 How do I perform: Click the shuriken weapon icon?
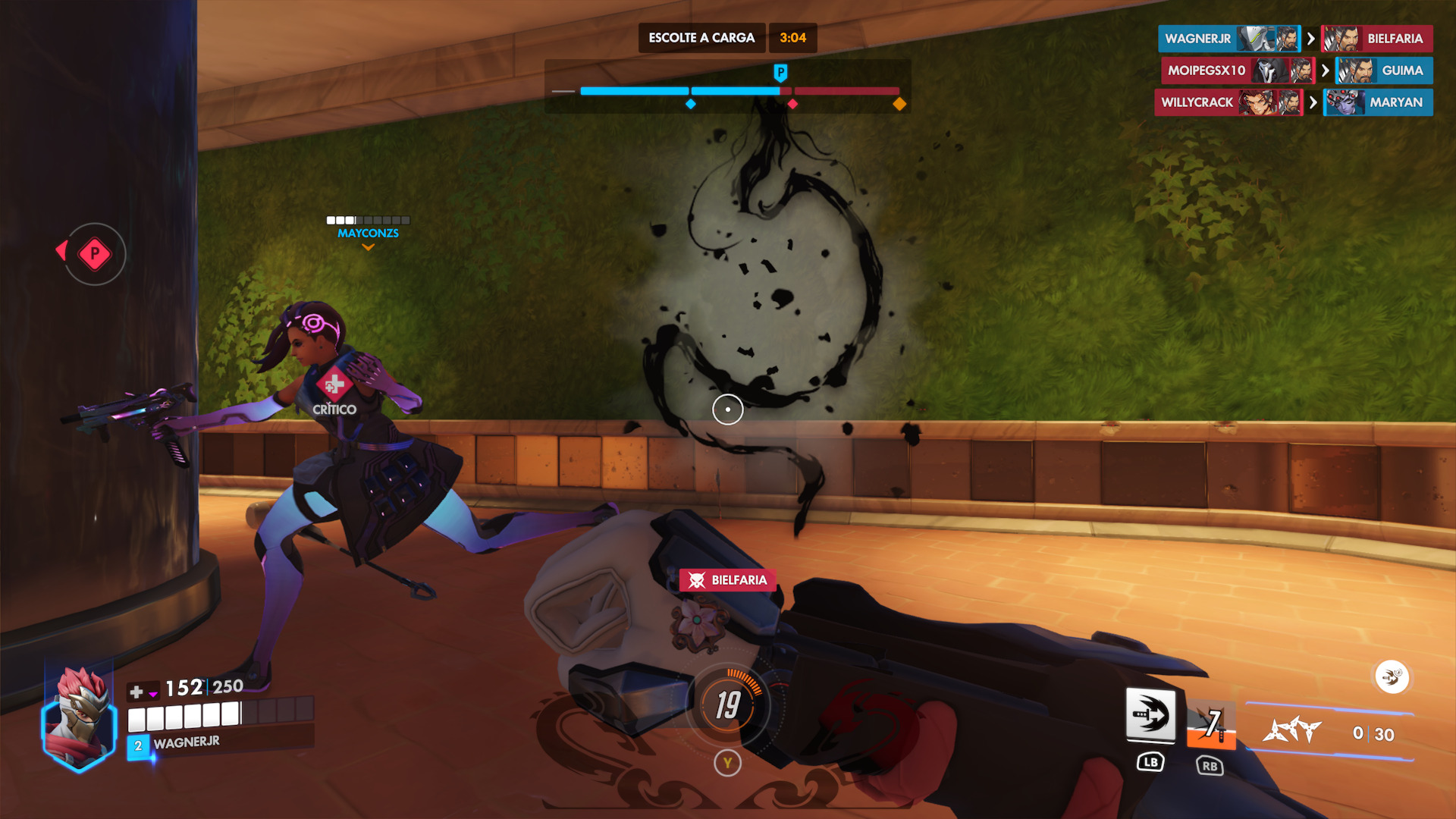coord(1292,731)
